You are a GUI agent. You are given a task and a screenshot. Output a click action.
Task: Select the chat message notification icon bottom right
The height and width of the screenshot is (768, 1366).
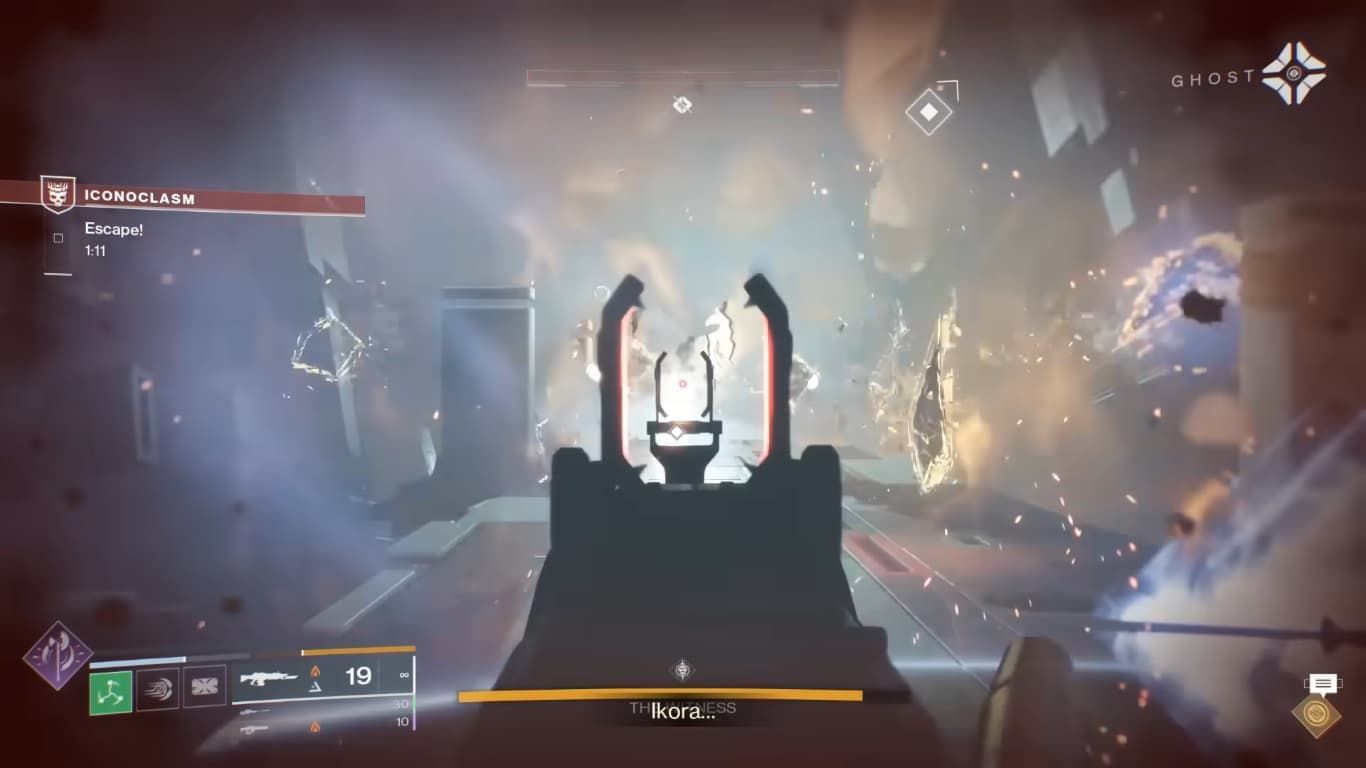1321,683
